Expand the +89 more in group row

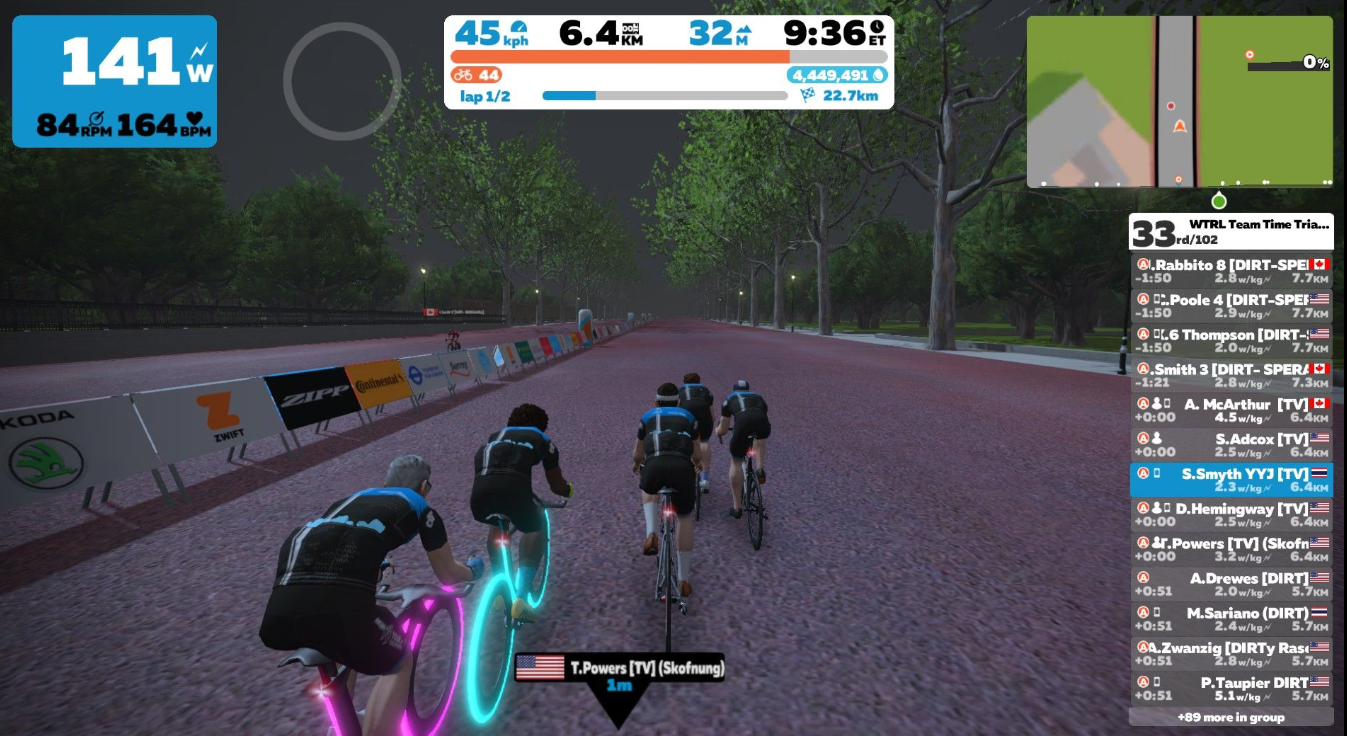[1231, 717]
